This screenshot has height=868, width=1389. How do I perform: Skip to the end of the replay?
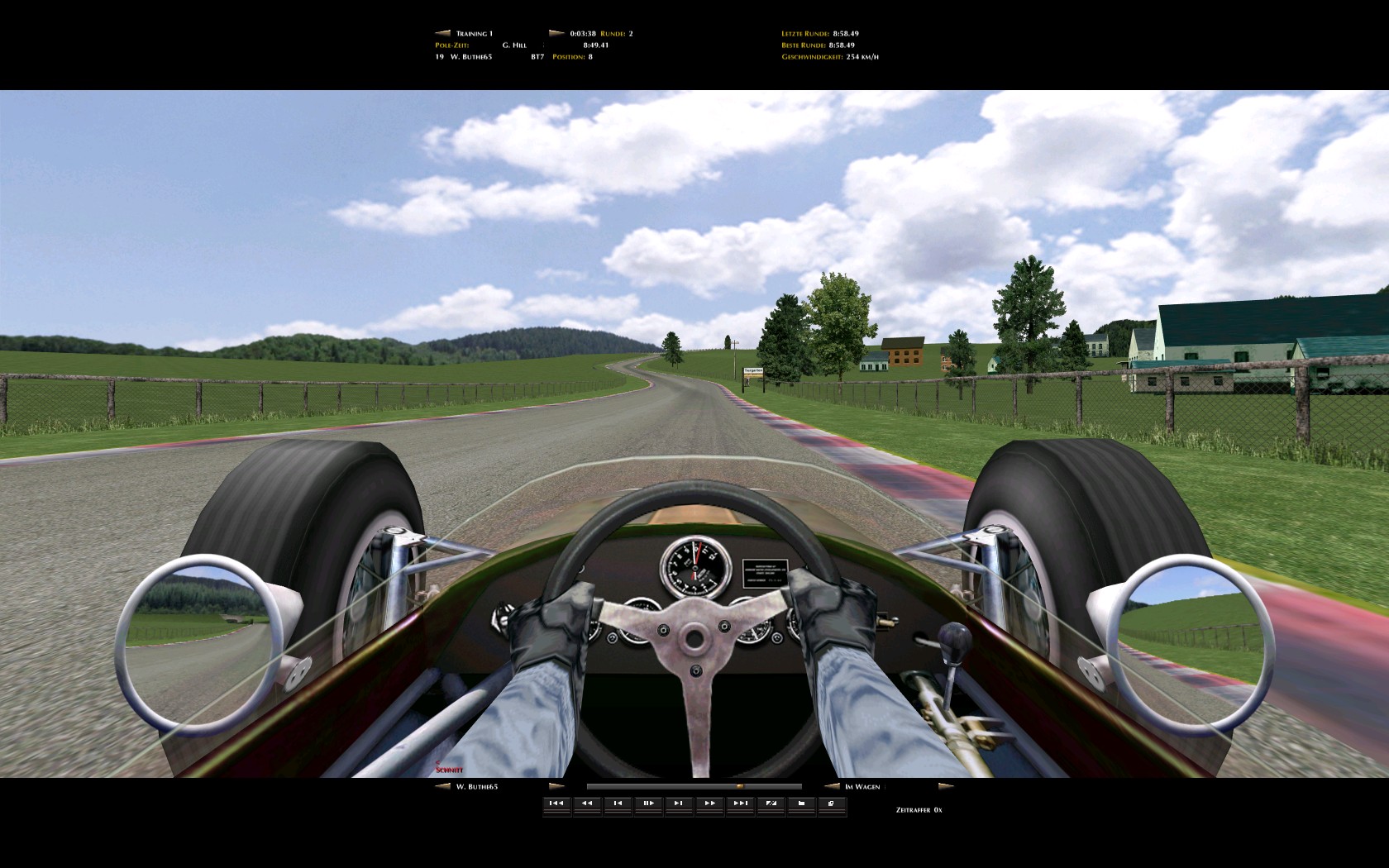tap(740, 804)
